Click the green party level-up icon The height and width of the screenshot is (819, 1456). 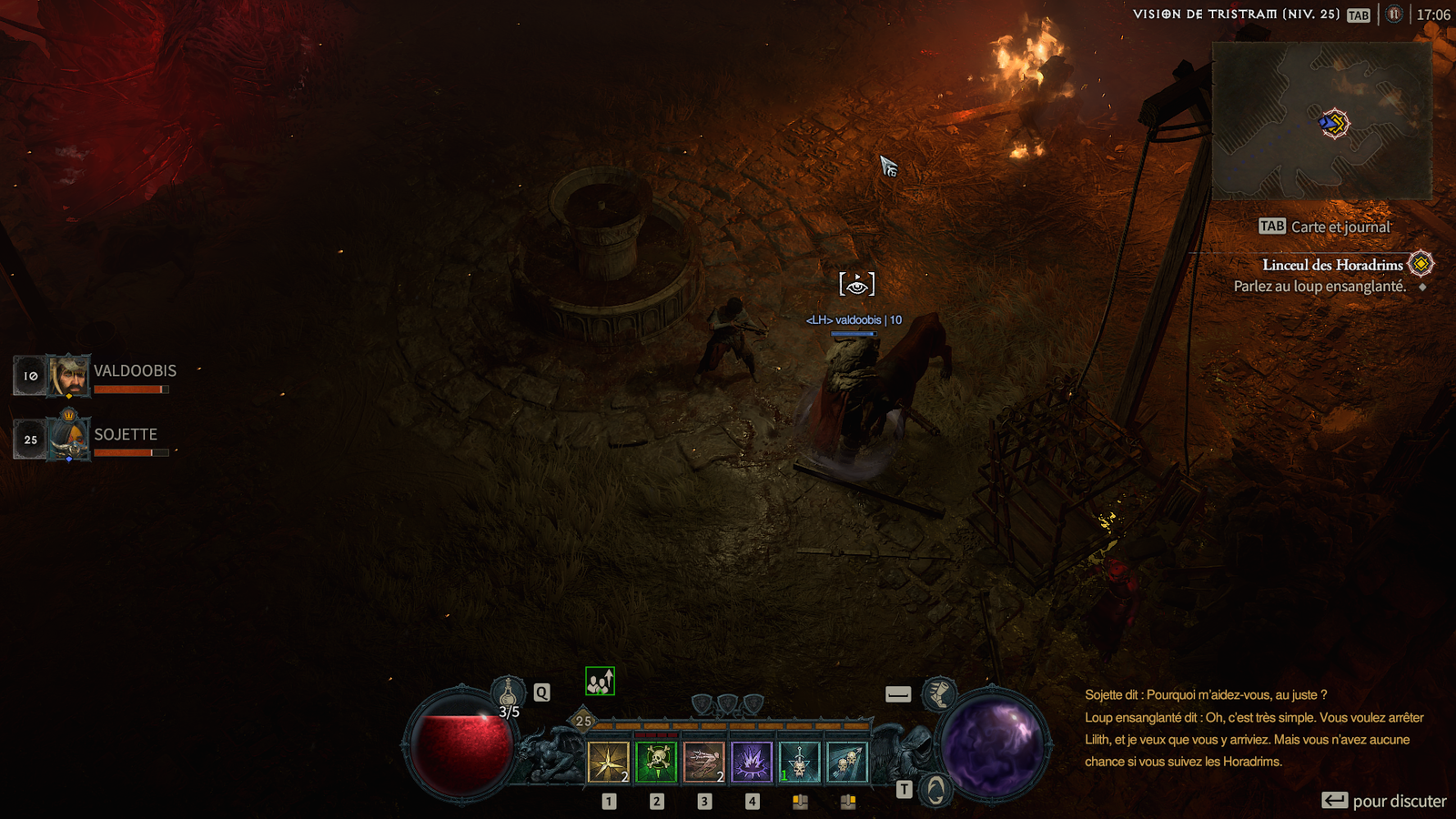click(x=600, y=681)
